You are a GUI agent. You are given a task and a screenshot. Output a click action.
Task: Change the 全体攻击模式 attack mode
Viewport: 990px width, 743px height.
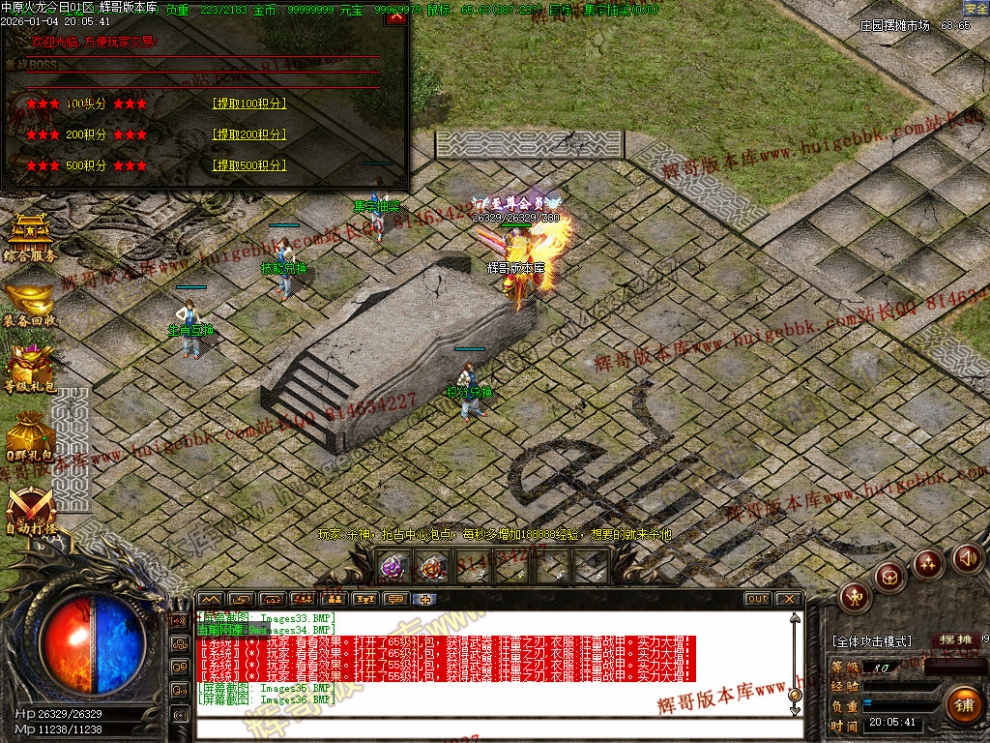[871, 641]
